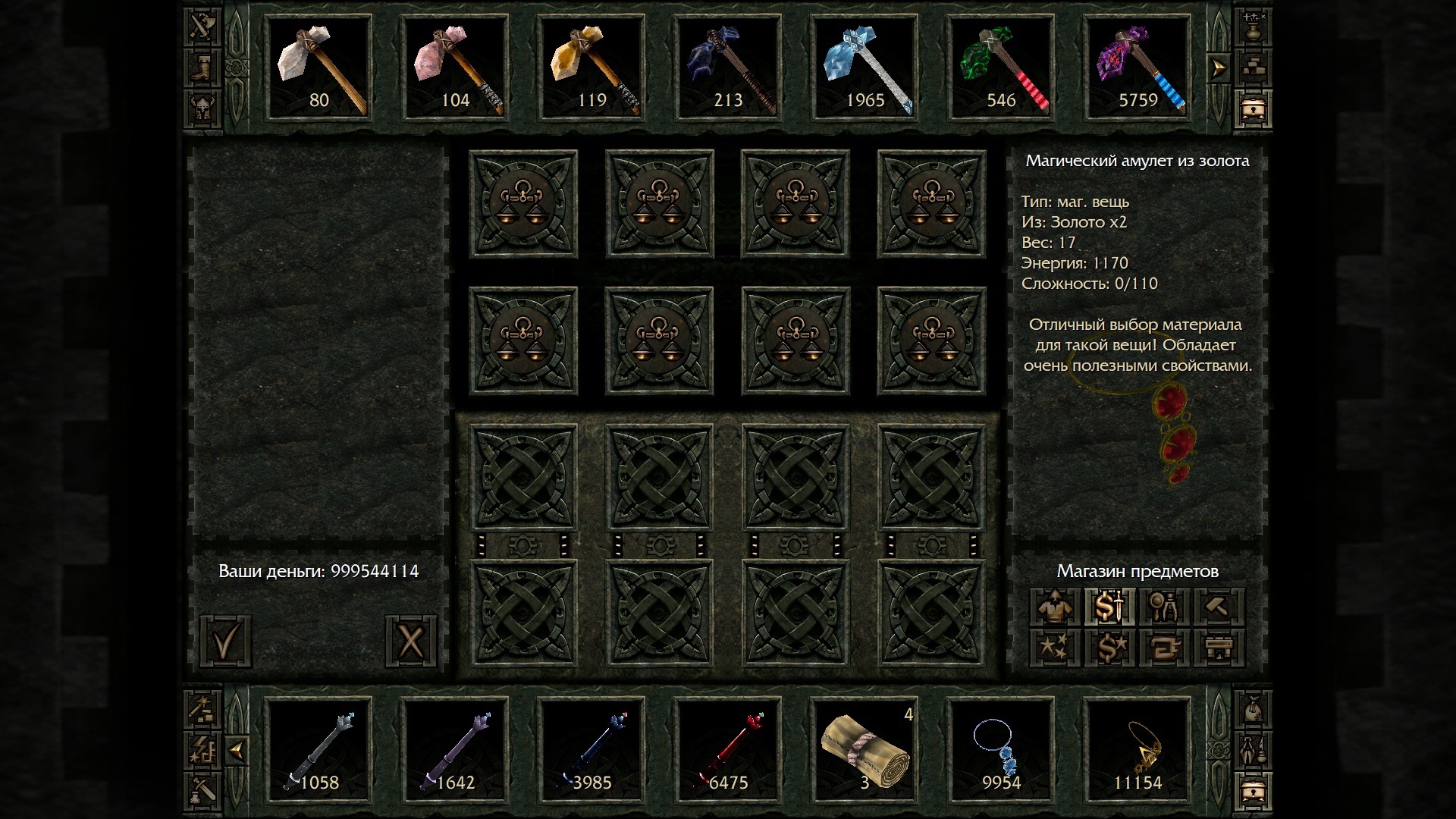Screen dimensions: 1456x819
Task: Select the purple crystal axe priced 5759
Action: click(x=1137, y=68)
